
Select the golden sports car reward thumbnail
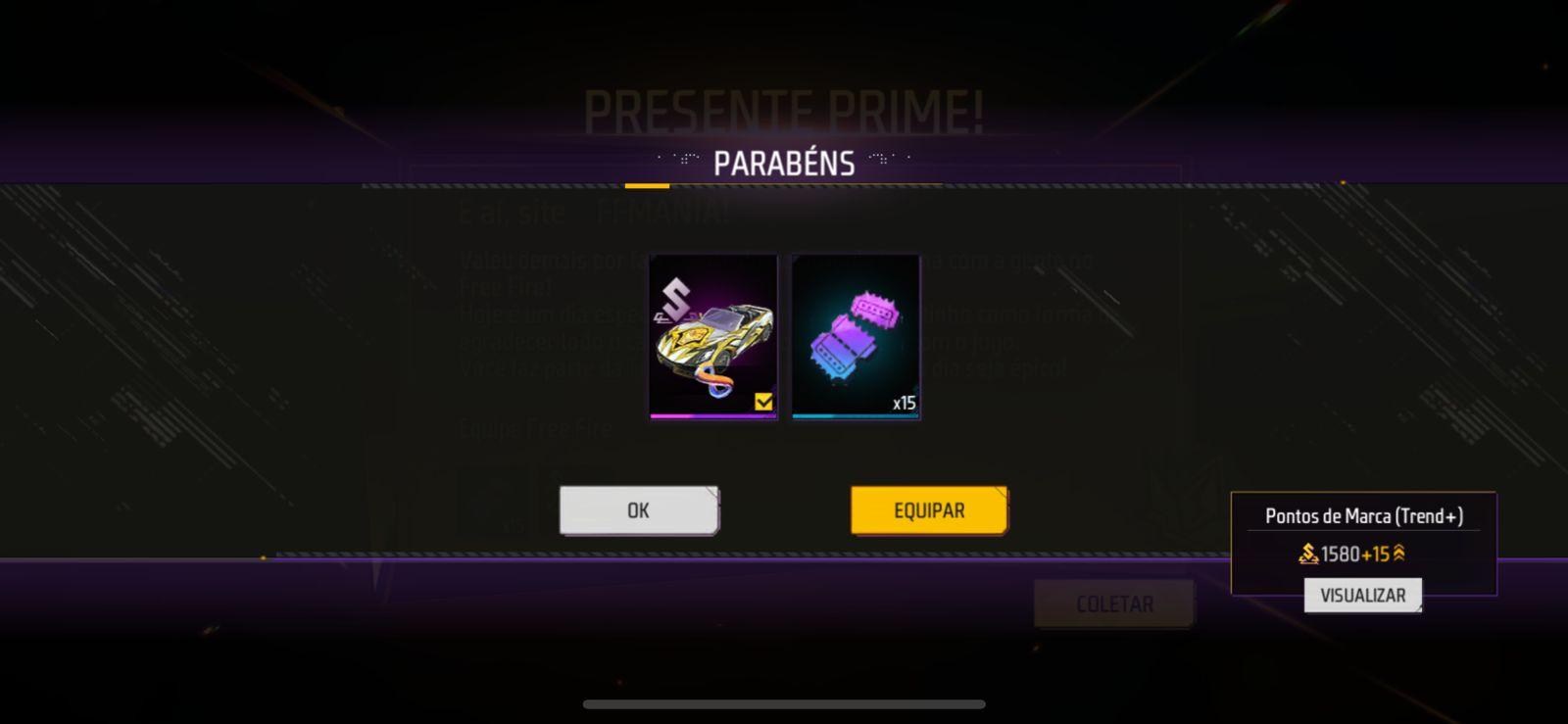click(712, 337)
